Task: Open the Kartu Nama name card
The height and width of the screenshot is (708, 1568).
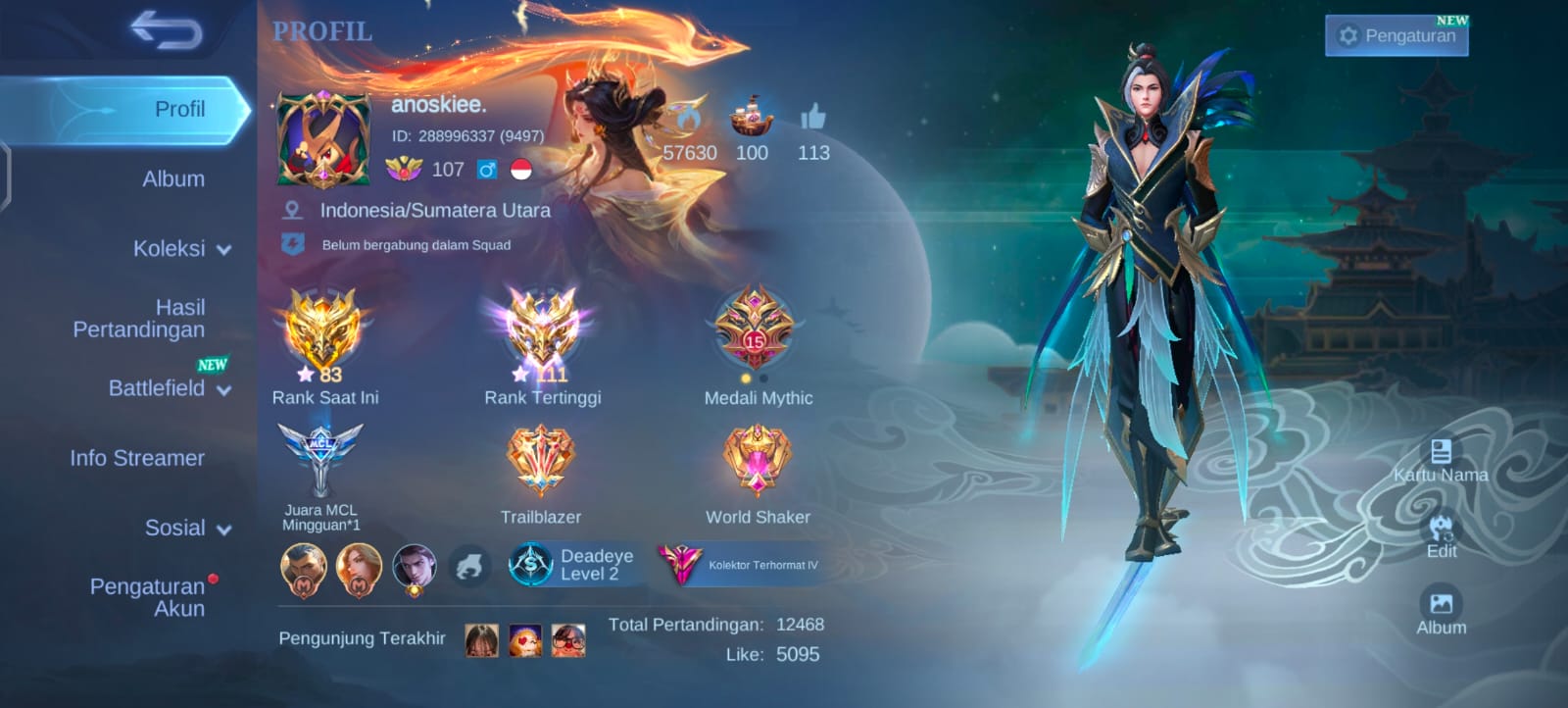Action: pyautogui.click(x=1441, y=460)
